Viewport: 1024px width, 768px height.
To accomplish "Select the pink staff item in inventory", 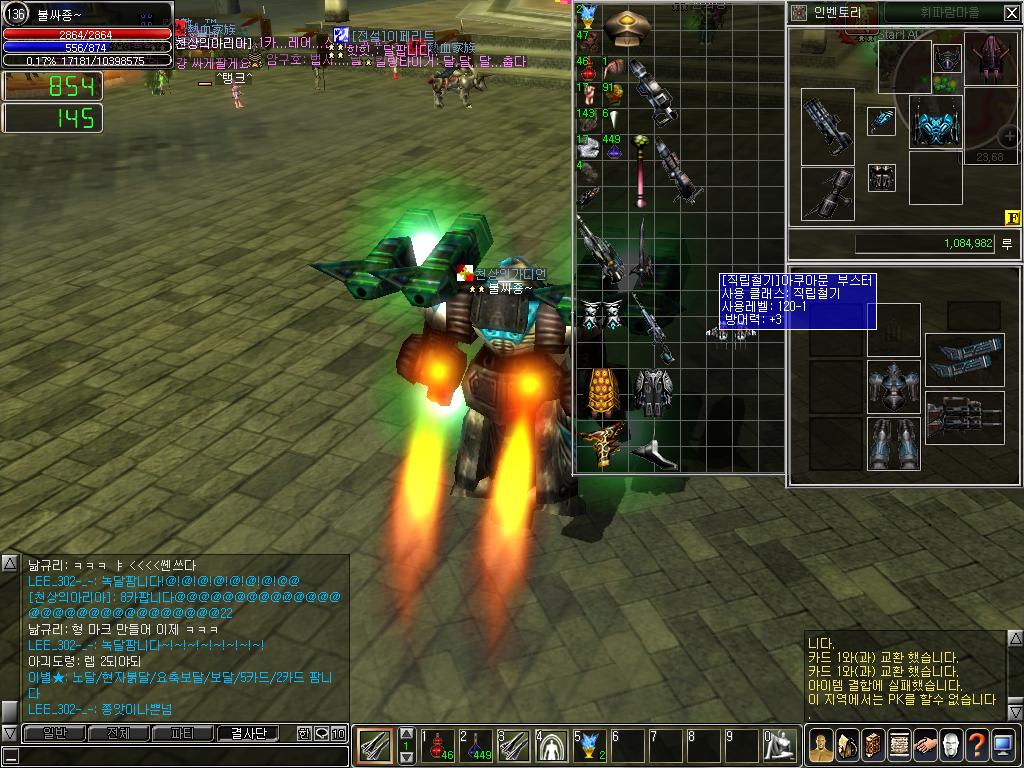I will click(638, 175).
